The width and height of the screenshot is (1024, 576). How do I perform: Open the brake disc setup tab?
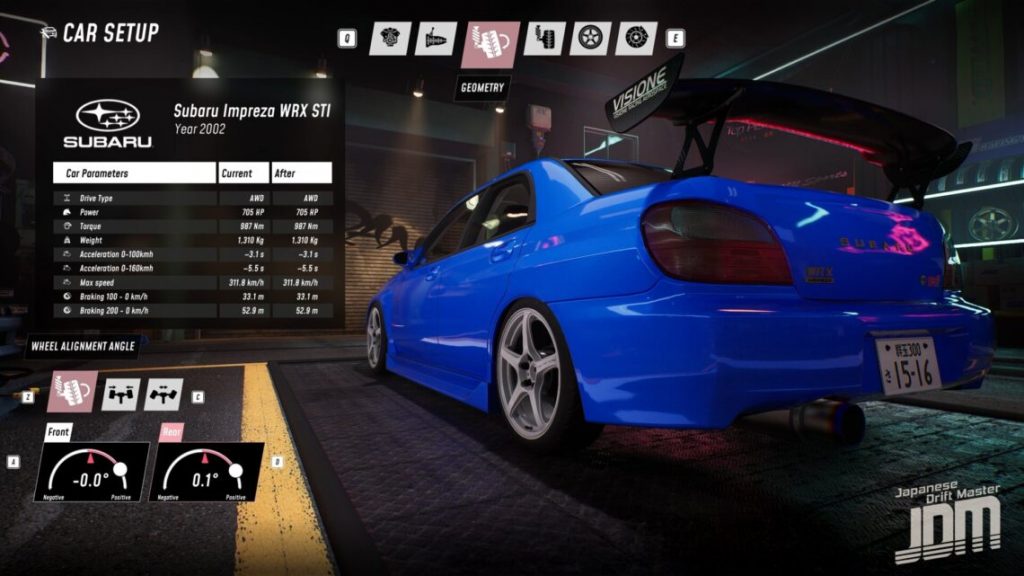[x=636, y=39]
